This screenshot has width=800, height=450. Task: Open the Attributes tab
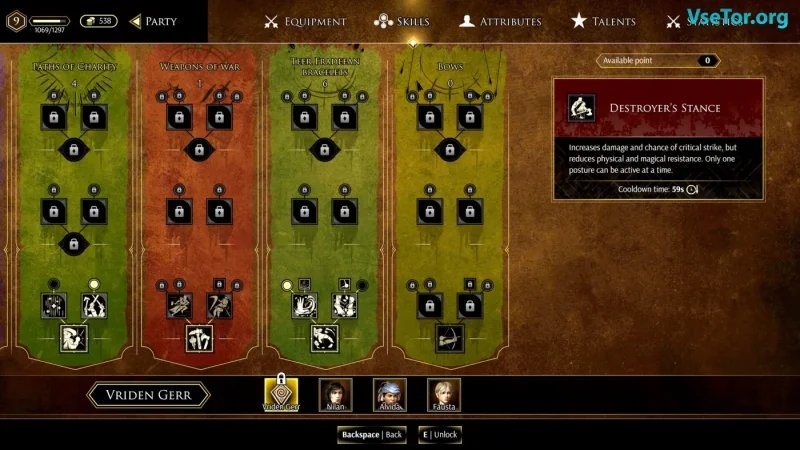[500, 21]
